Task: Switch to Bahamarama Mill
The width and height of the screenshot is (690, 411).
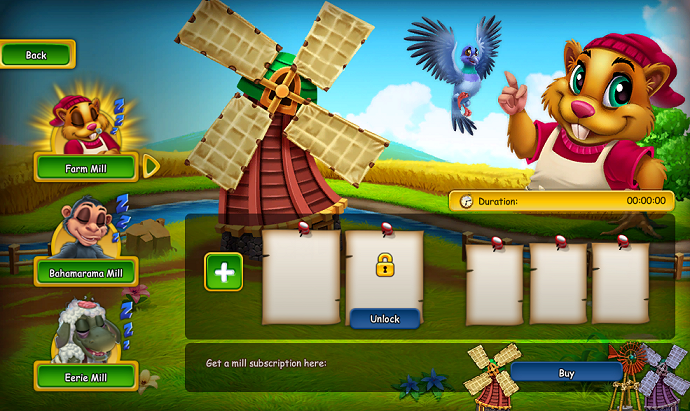Action: click(x=85, y=272)
